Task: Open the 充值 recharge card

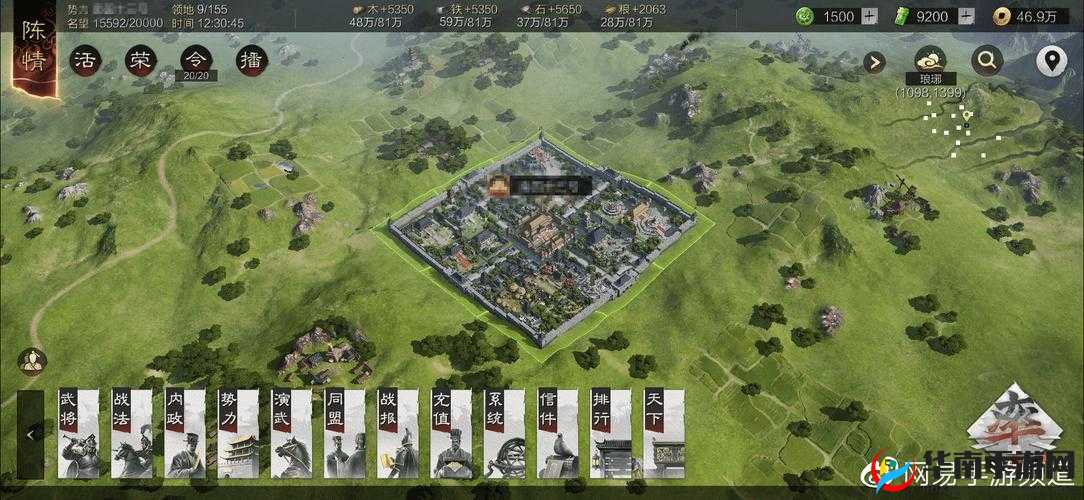Action: click(451, 432)
